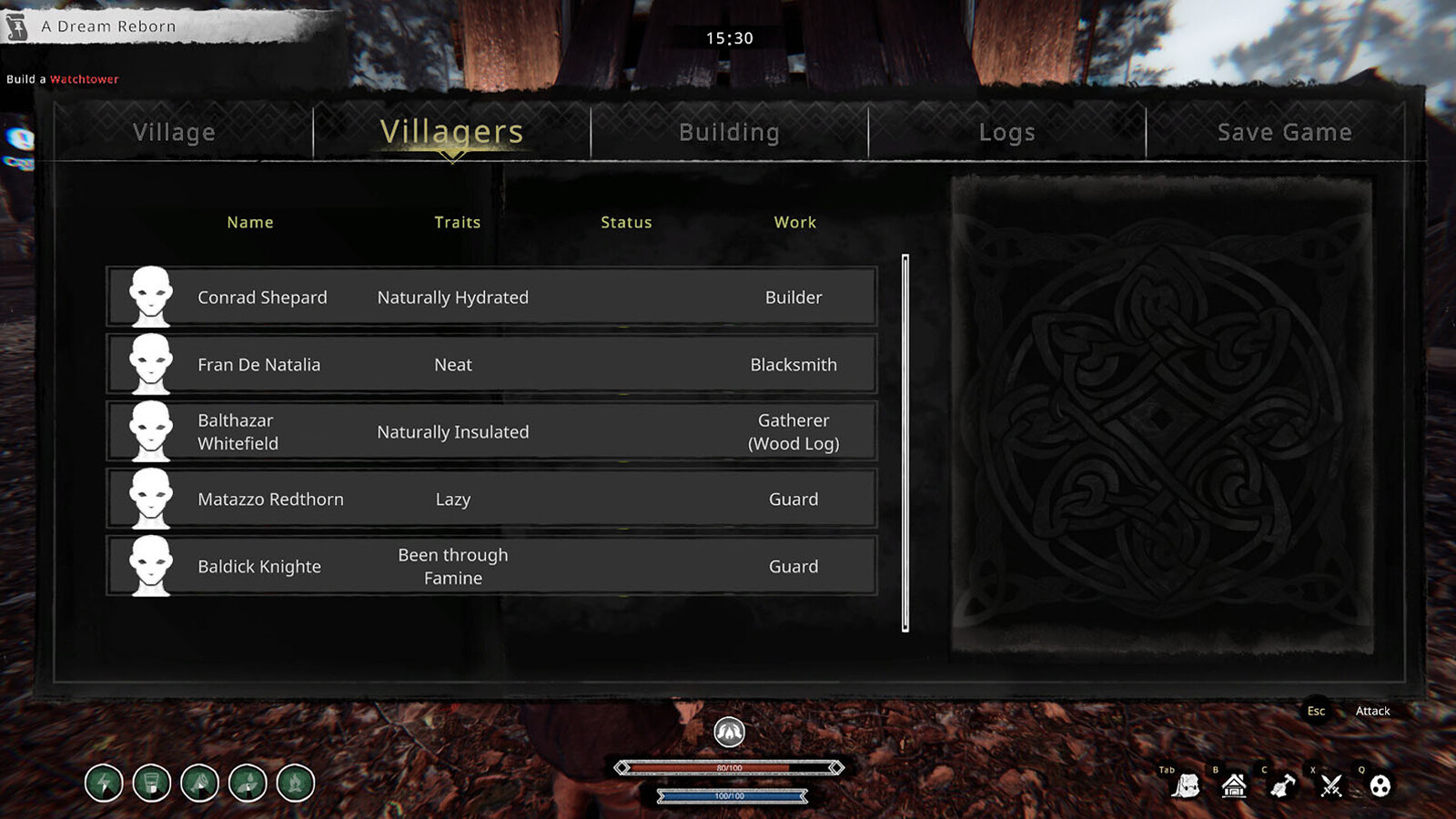Select Matazzo Redthorn from the list
Screen dimensions: 1456x819
click(491, 500)
